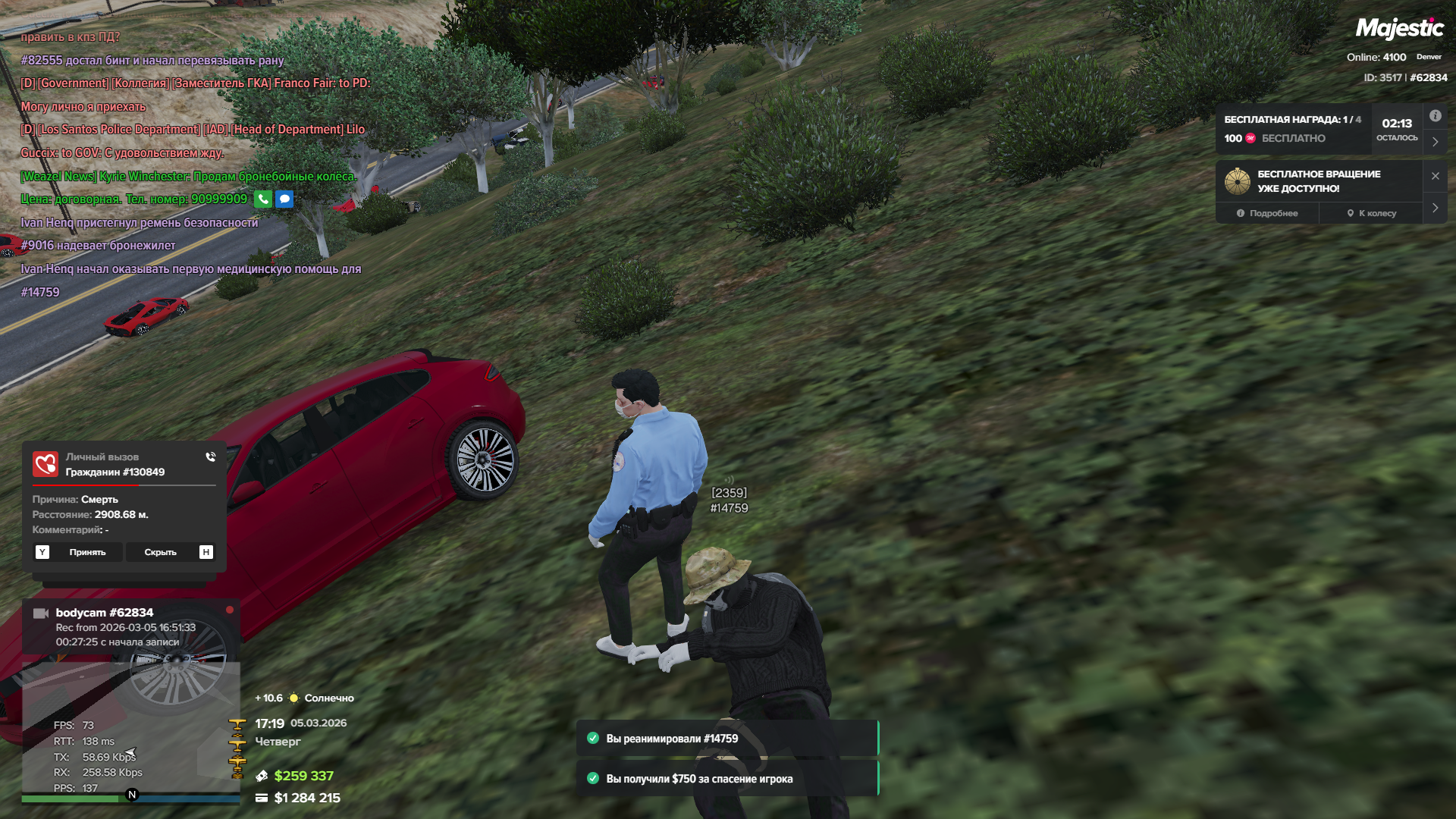Hide the call notification with Скрыть
Screen dimensions: 1456x819
click(160, 552)
